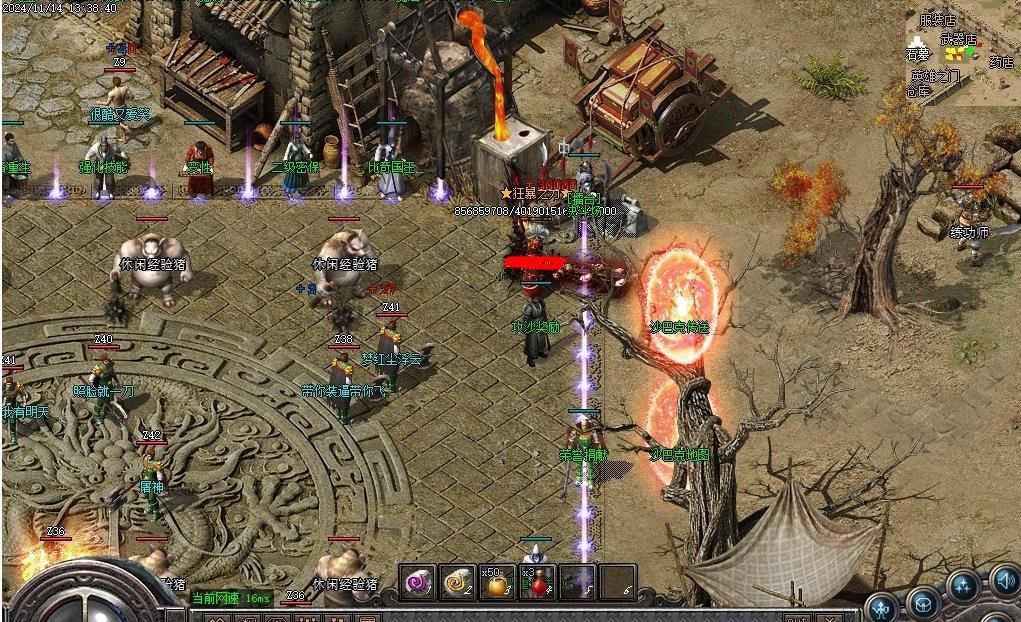Open the character panel round button
The width and height of the screenshot is (1021, 622).
[881, 607]
